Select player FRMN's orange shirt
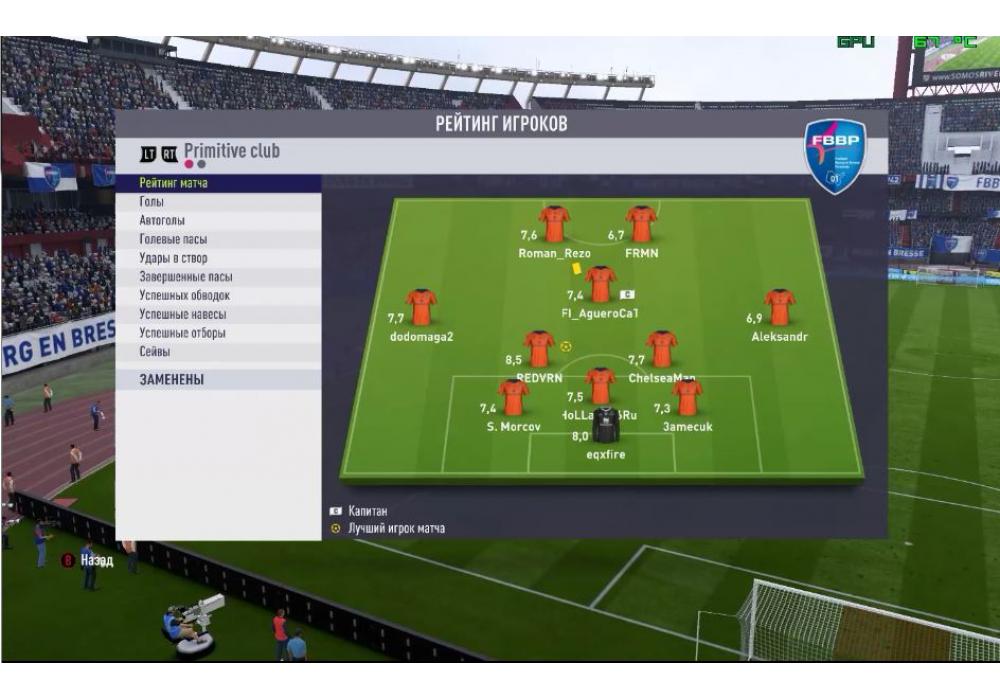1000x700 pixels. click(641, 225)
